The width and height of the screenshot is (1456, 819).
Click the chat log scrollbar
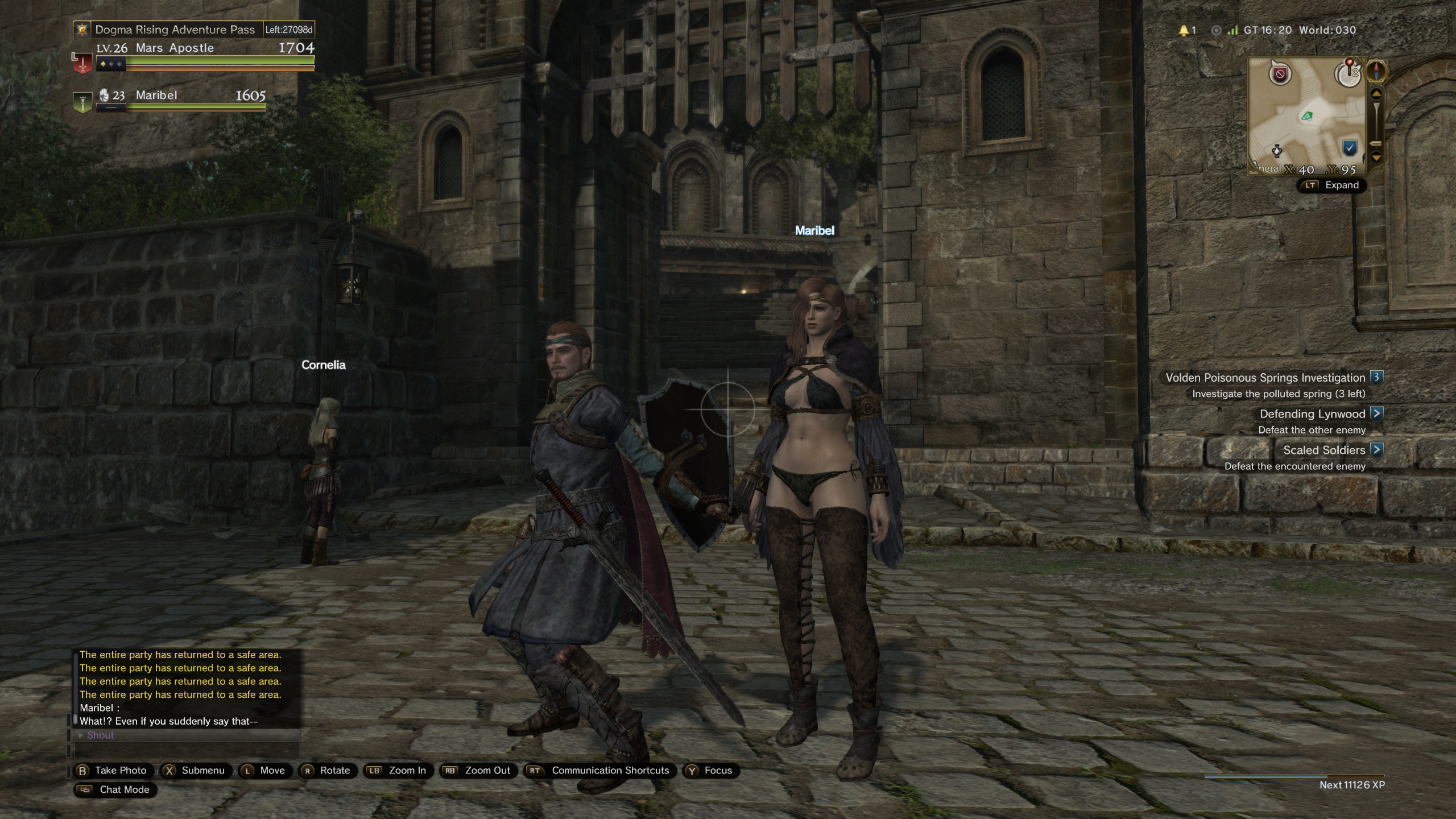click(x=75, y=688)
